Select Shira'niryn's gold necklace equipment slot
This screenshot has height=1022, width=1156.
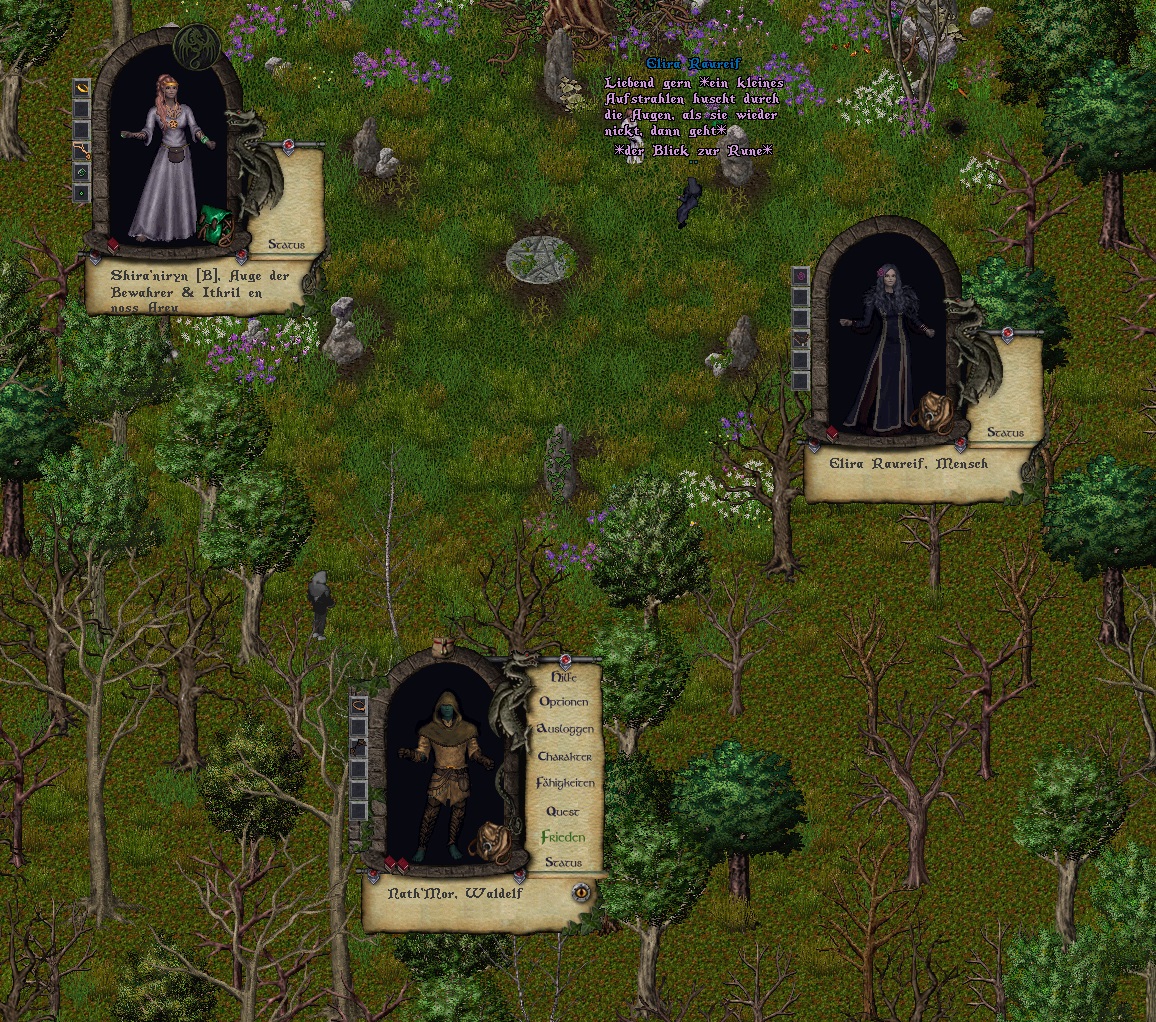[x=82, y=151]
